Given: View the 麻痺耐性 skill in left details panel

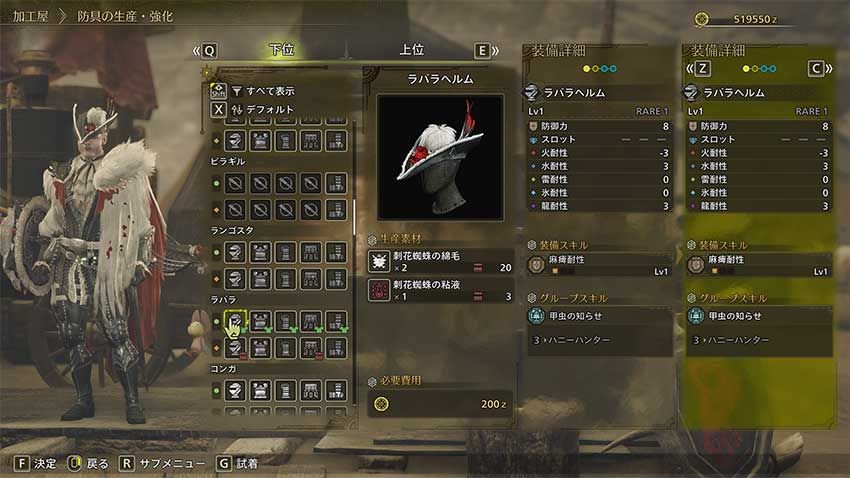Looking at the screenshot, I should (598, 265).
